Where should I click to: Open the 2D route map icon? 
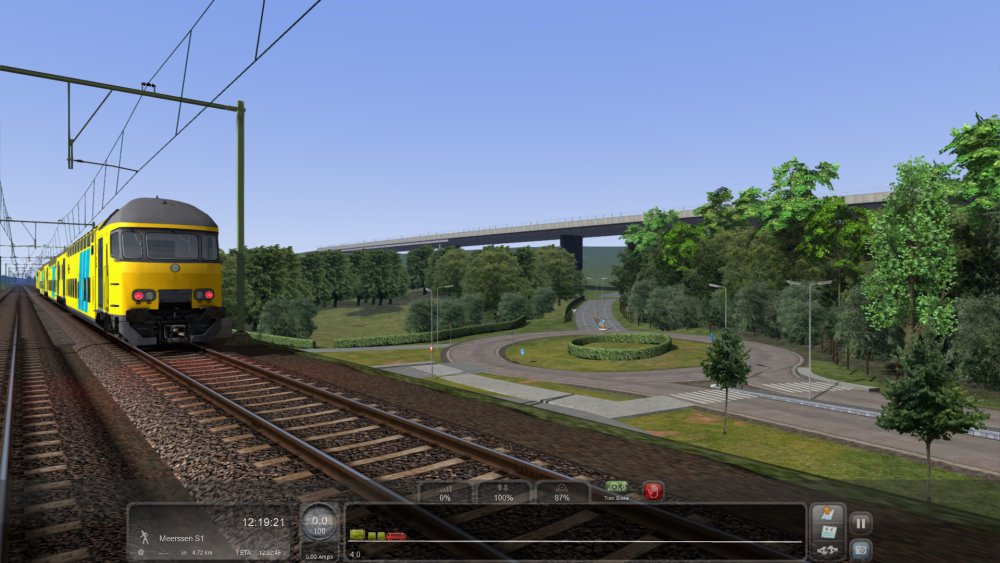click(827, 530)
